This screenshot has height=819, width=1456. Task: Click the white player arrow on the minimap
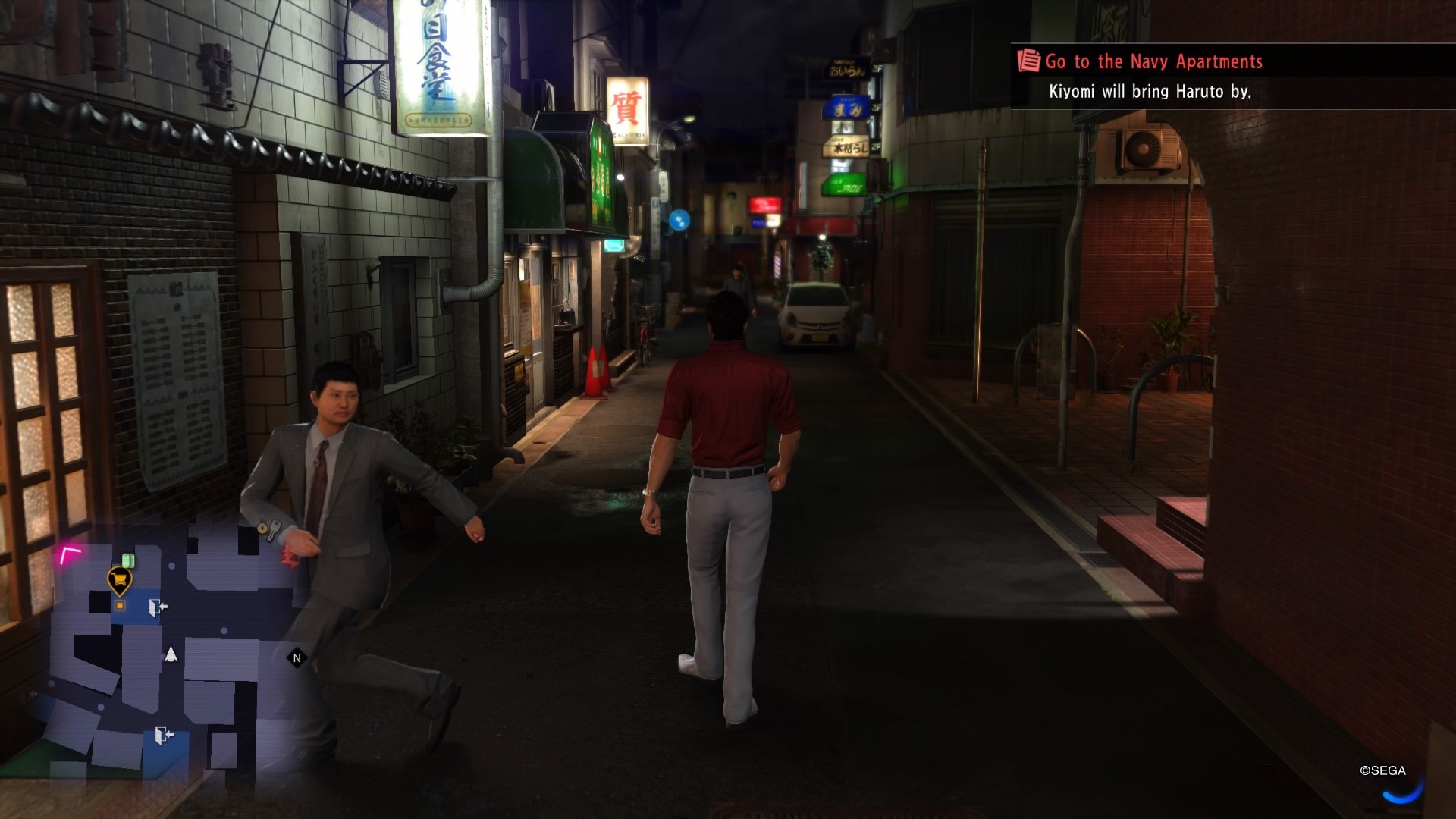click(x=171, y=654)
